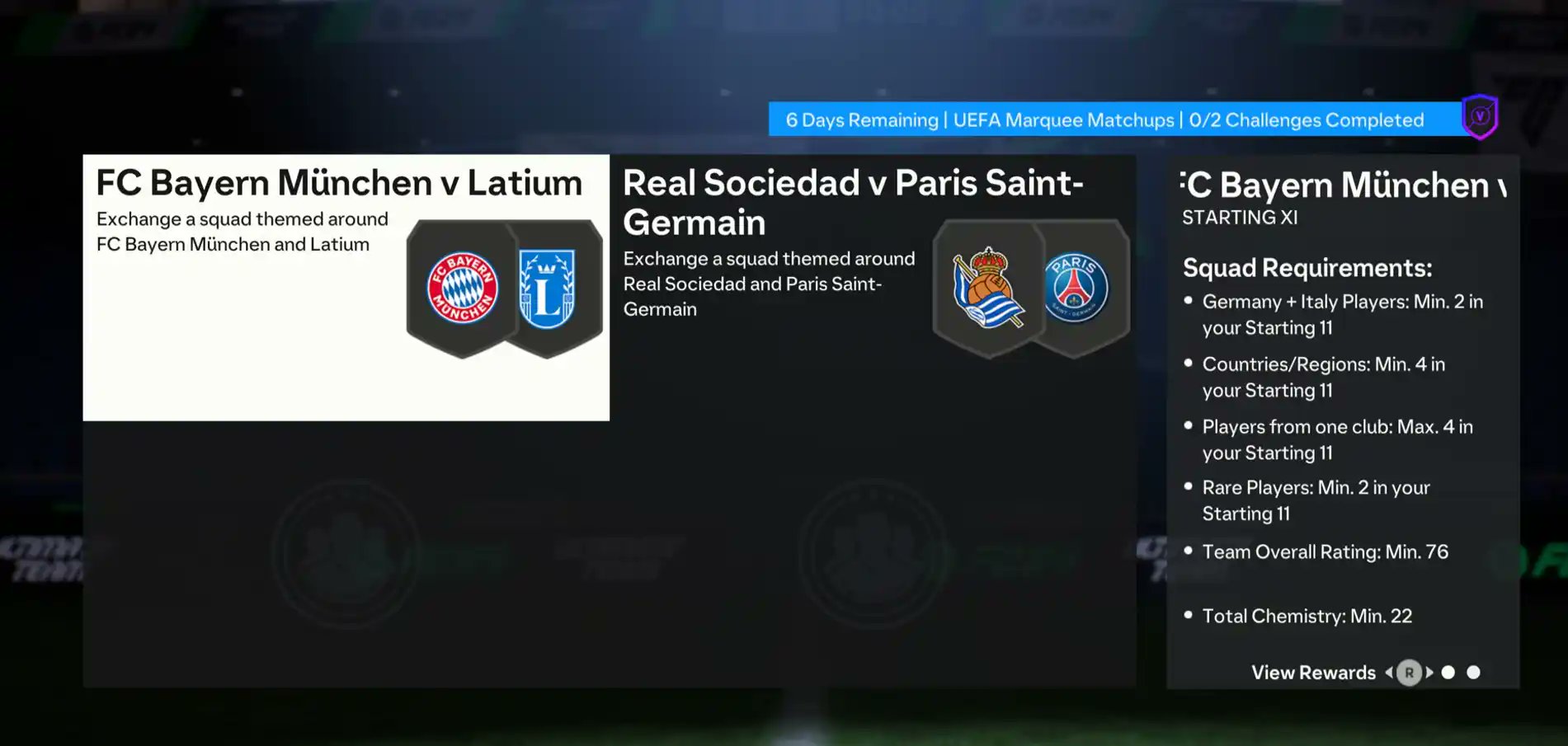The width and height of the screenshot is (1568, 746).
Task: Click the Squad Requirements heading
Action: tap(1307, 268)
